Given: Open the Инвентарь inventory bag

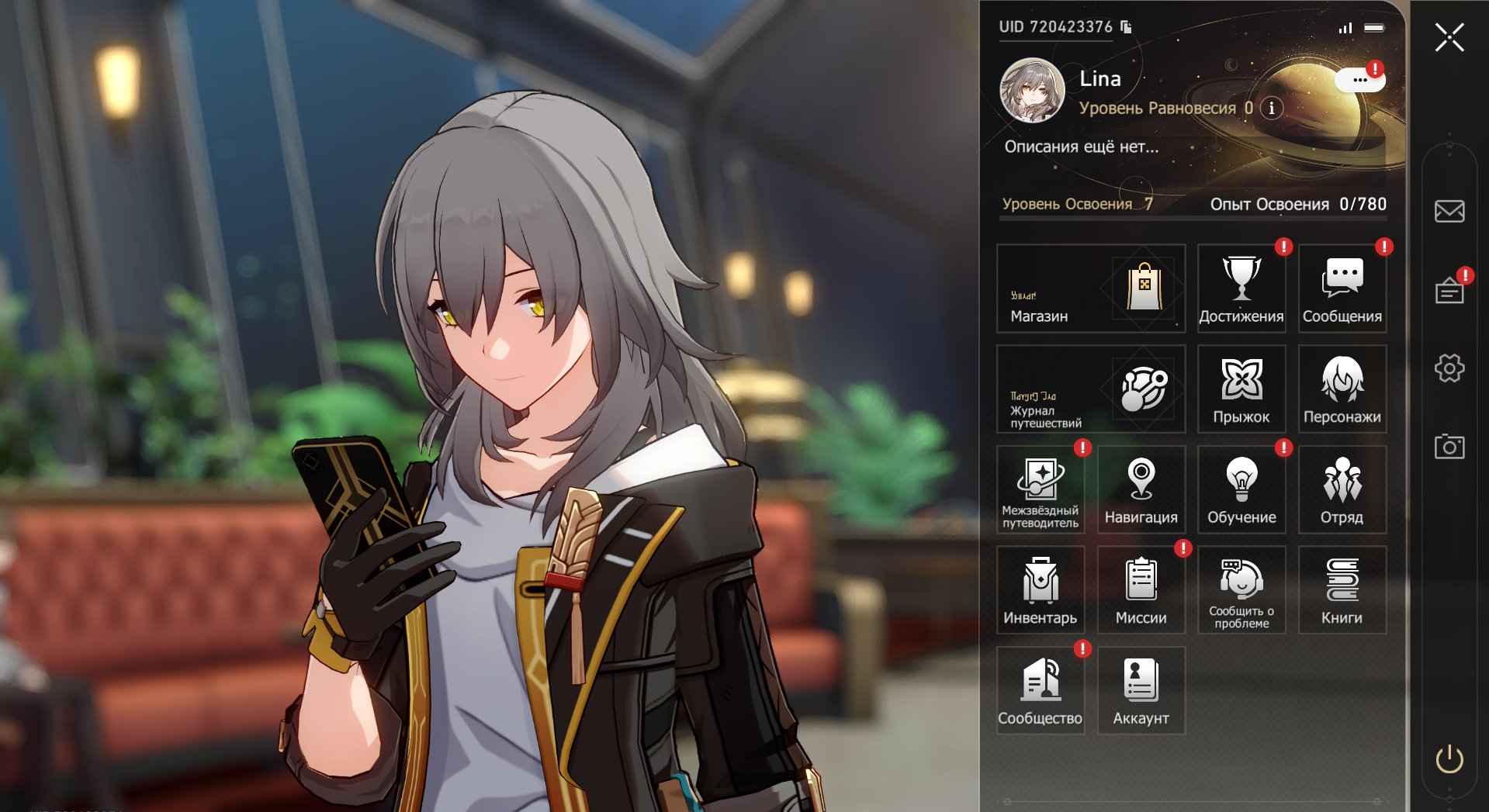Looking at the screenshot, I should point(1040,589).
